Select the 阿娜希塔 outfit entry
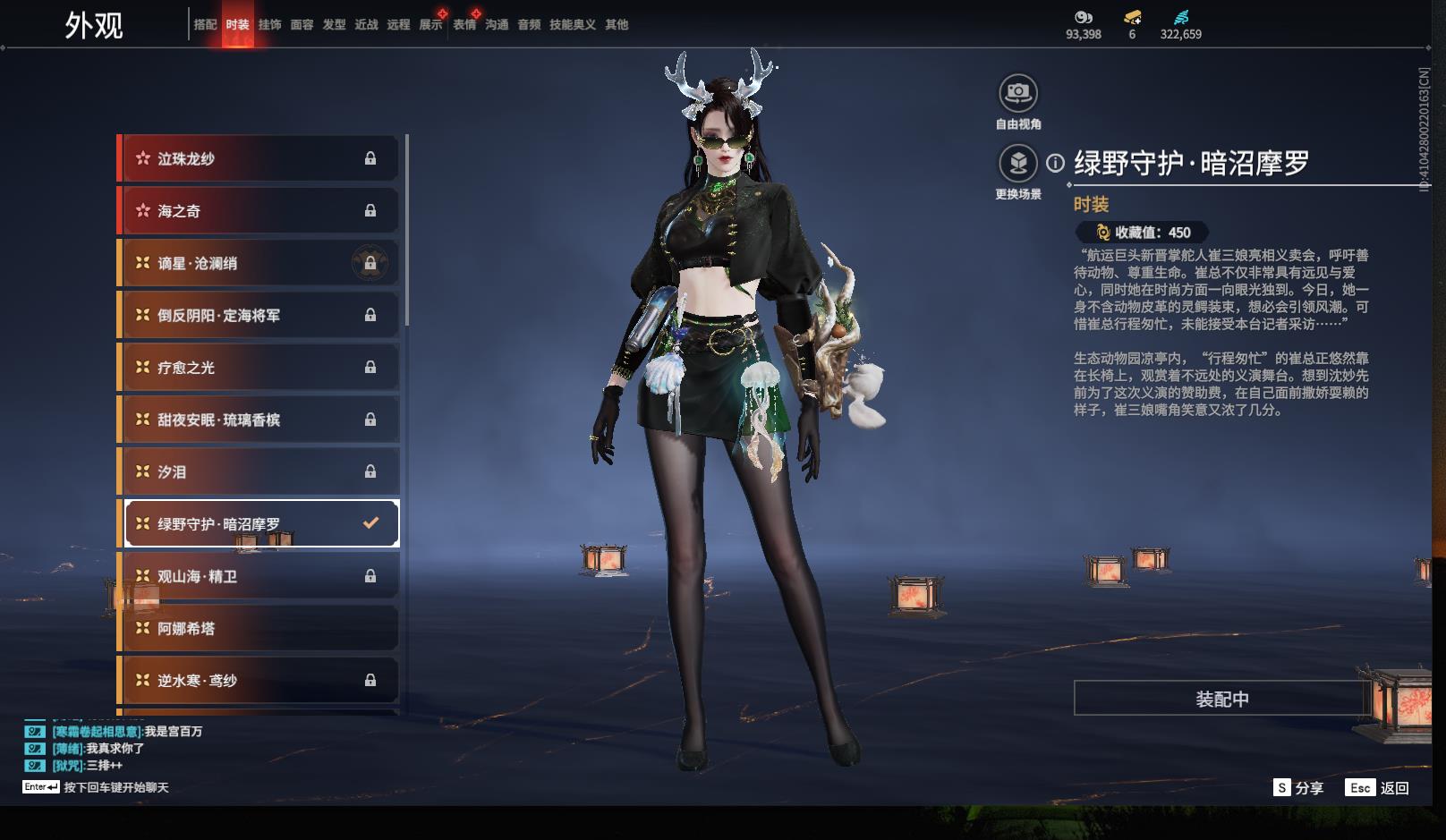Viewport: 1446px width, 840px height. [259, 628]
